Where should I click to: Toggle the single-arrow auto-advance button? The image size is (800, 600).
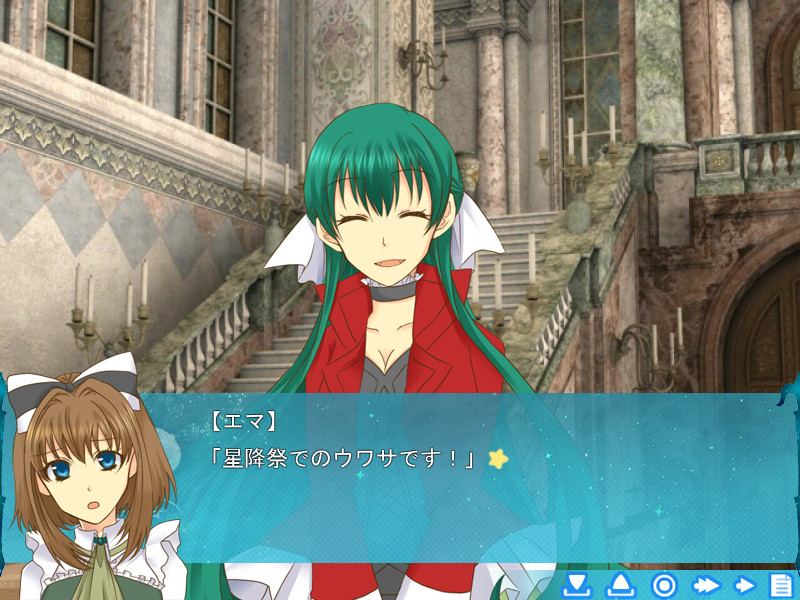point(745,585)
